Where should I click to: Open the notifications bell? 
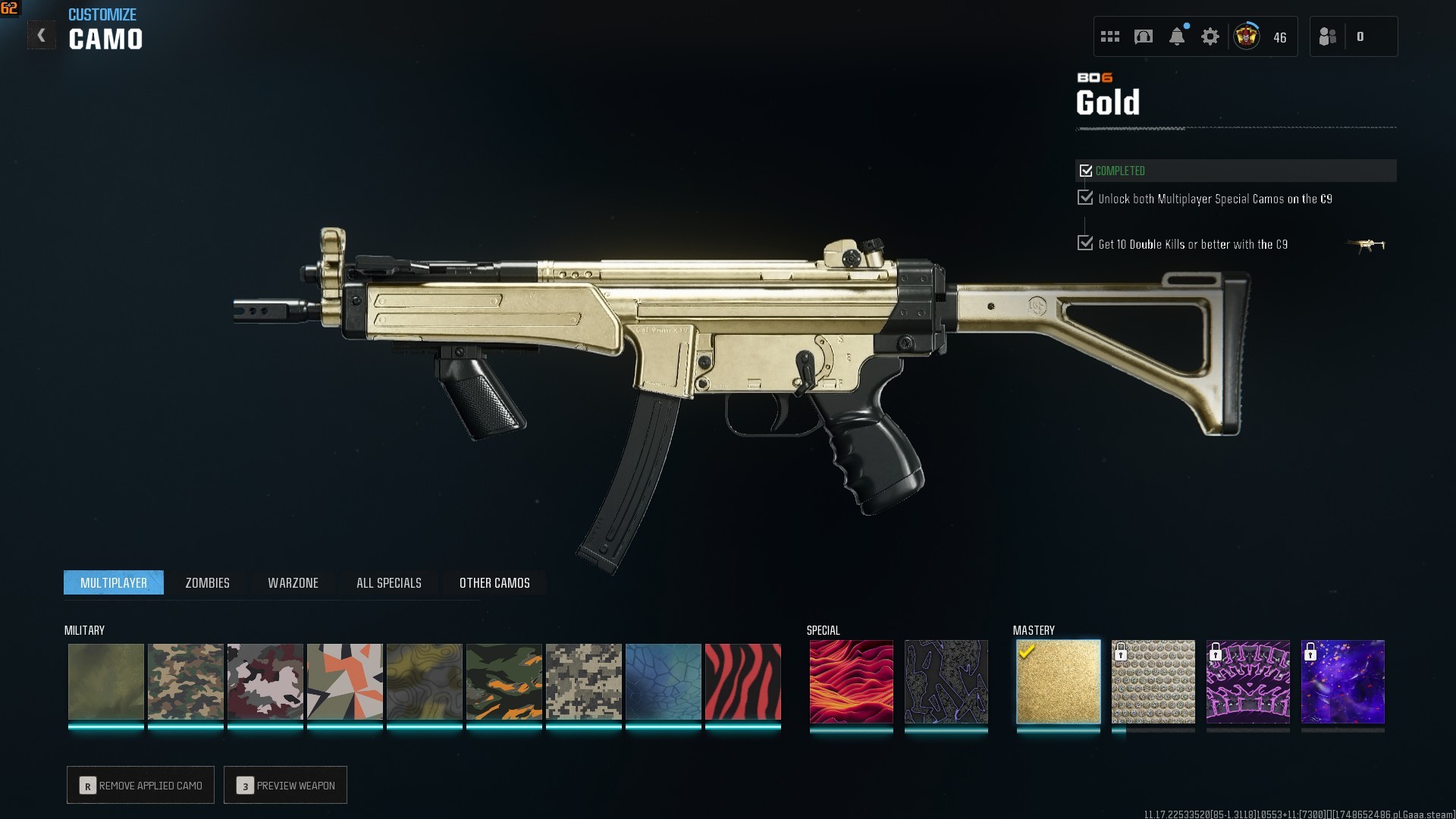pyautogui.click(x=1177, y=36)
